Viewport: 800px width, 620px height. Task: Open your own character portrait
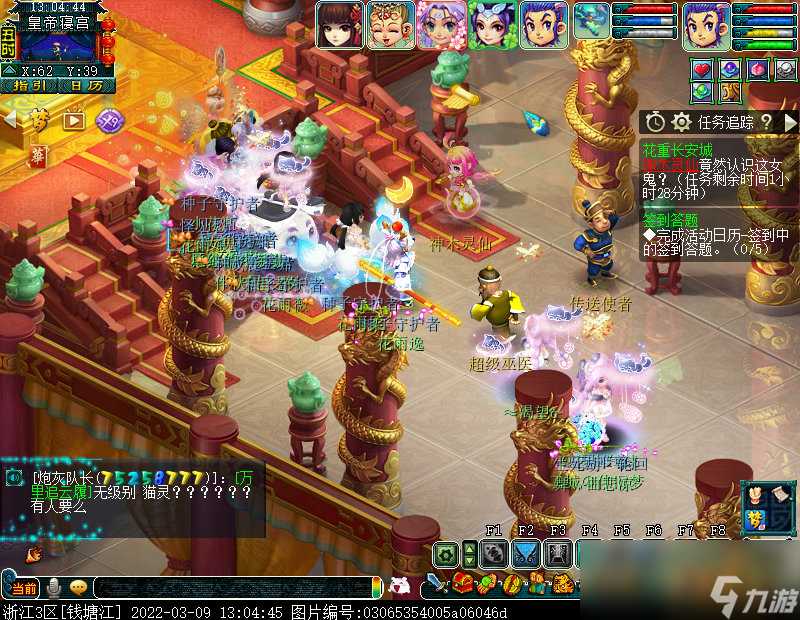click(706, 25)
